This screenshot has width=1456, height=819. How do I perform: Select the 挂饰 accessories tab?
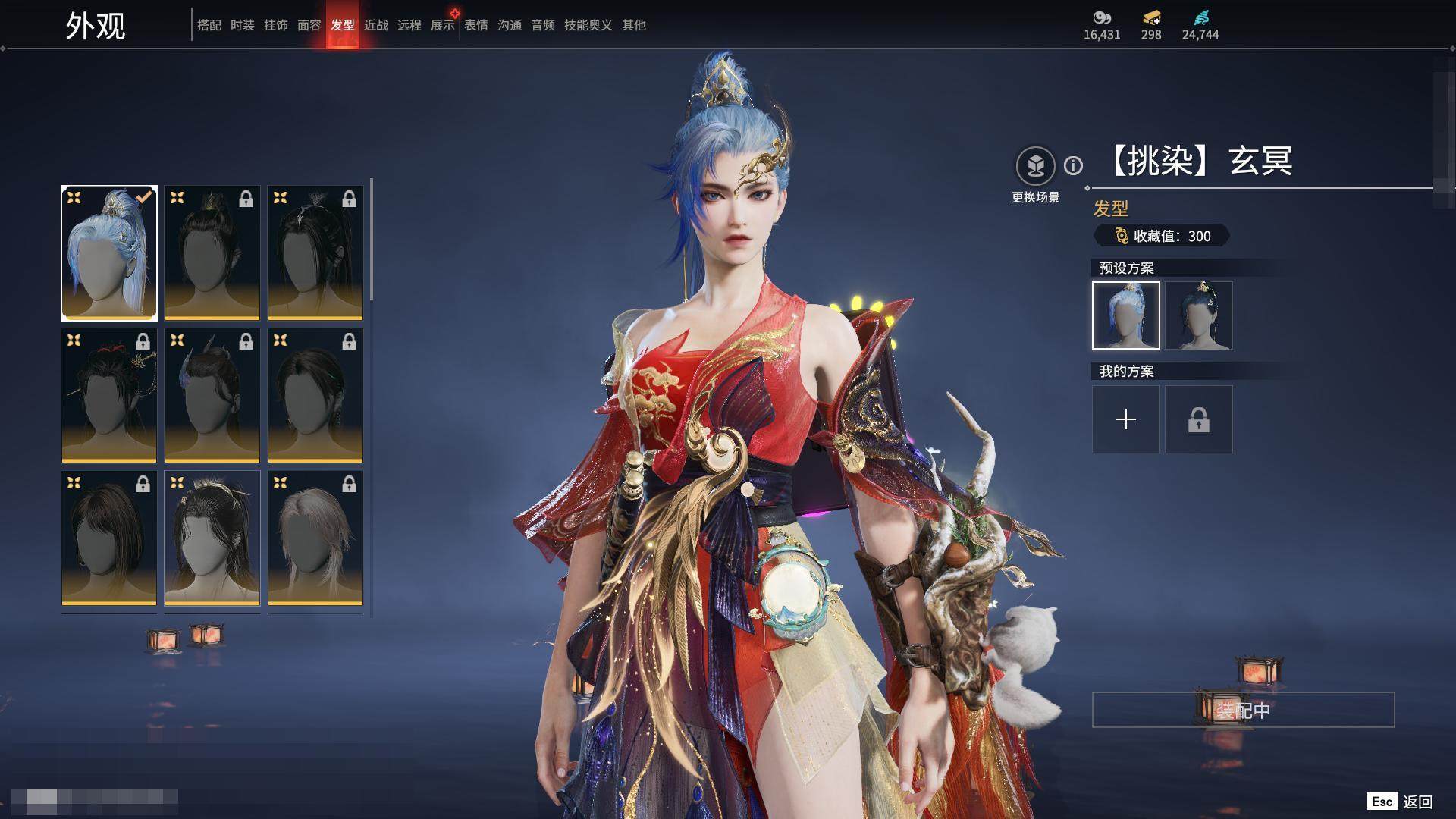pos(275,25)
